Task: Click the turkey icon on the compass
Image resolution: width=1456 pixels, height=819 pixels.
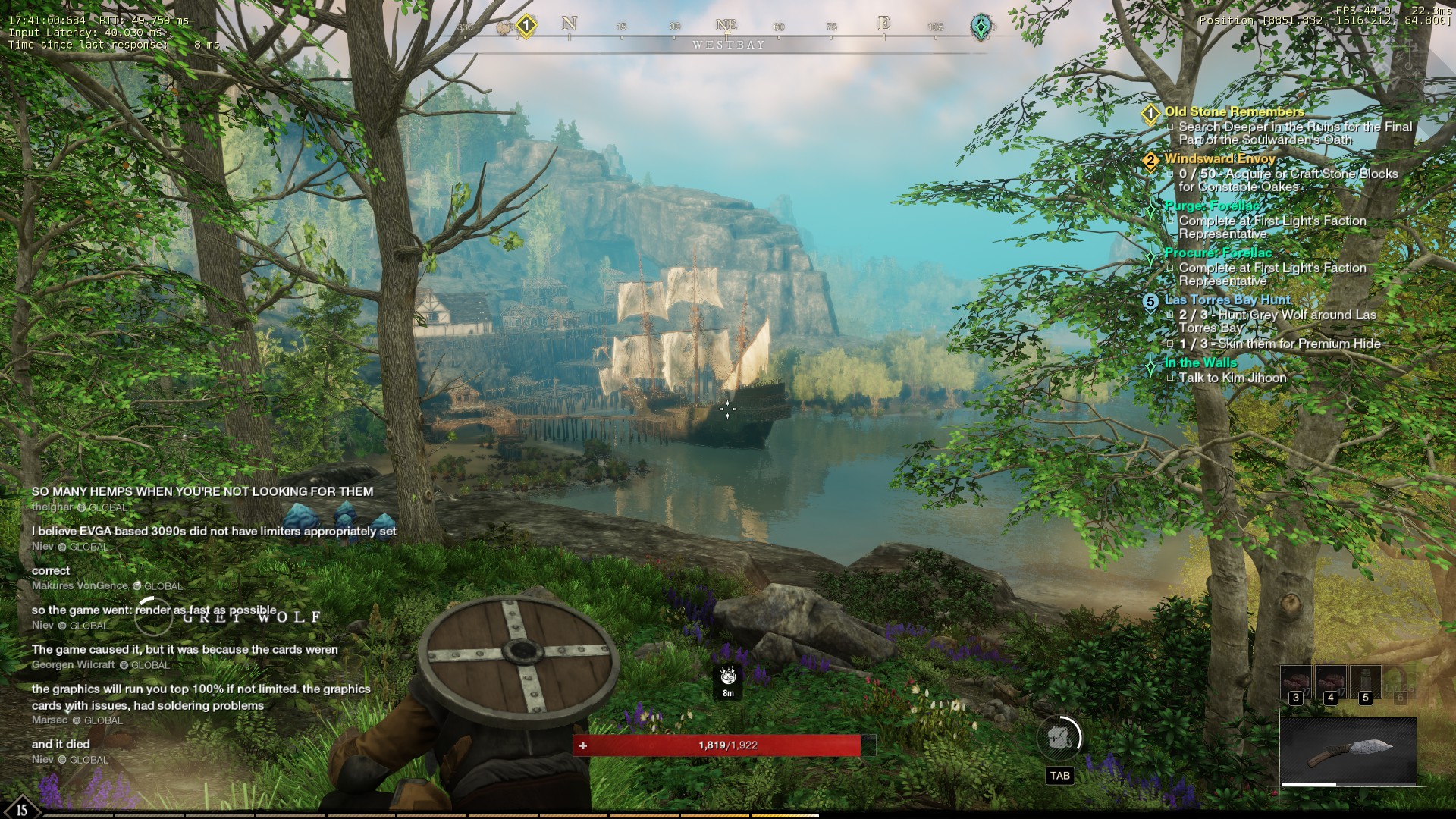Action: 504,28
